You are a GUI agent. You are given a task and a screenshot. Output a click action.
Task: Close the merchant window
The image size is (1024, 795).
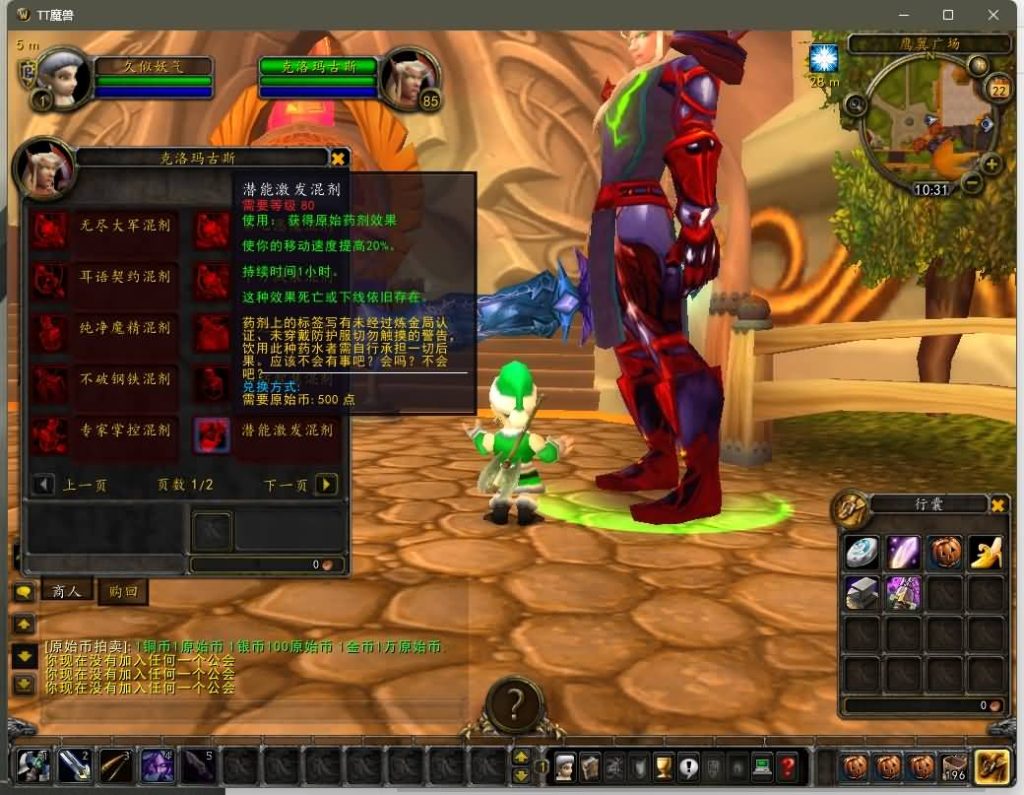tap(339, 158)
